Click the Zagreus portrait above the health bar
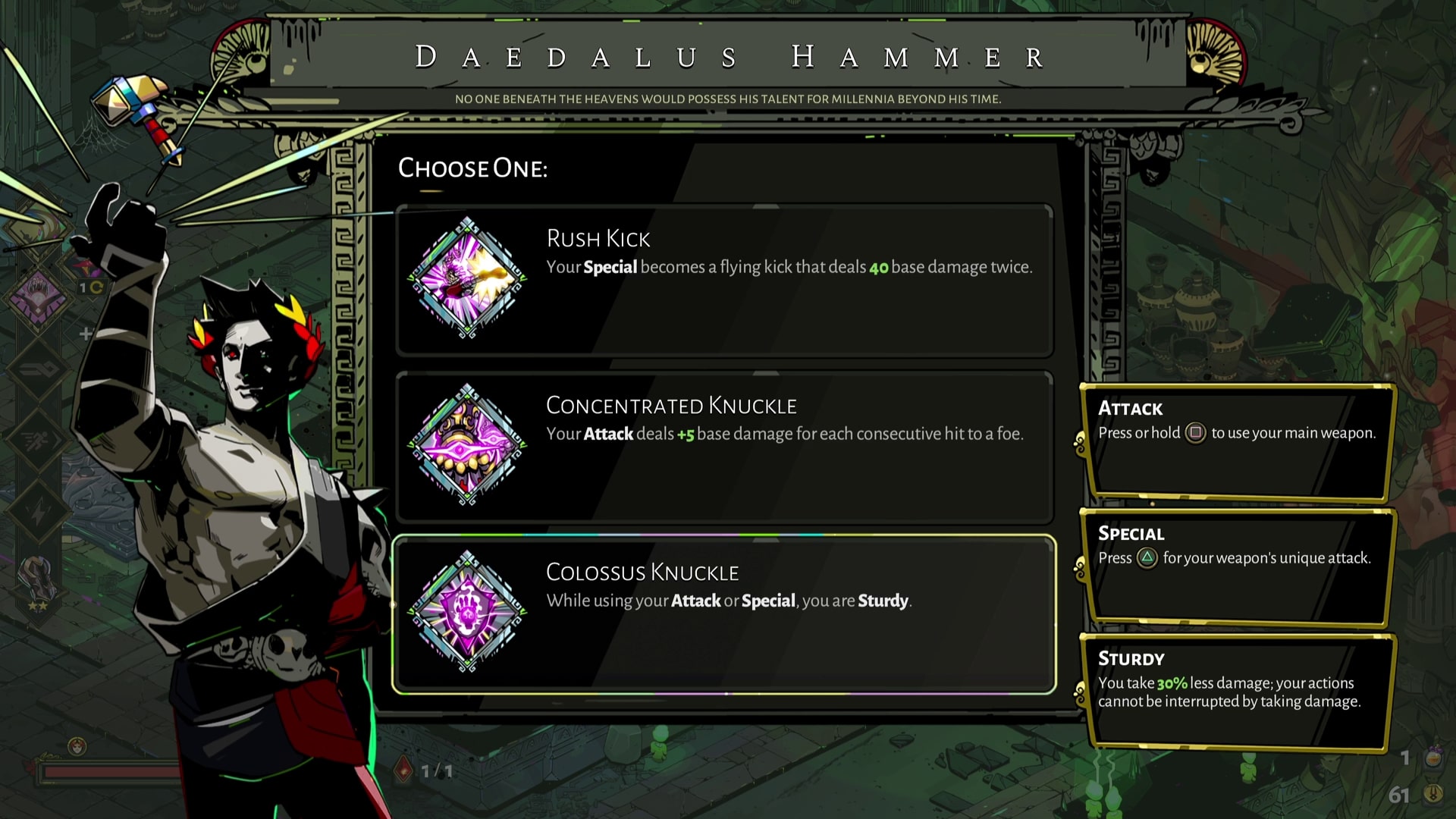1456x819 pixels. click(76, 745)
